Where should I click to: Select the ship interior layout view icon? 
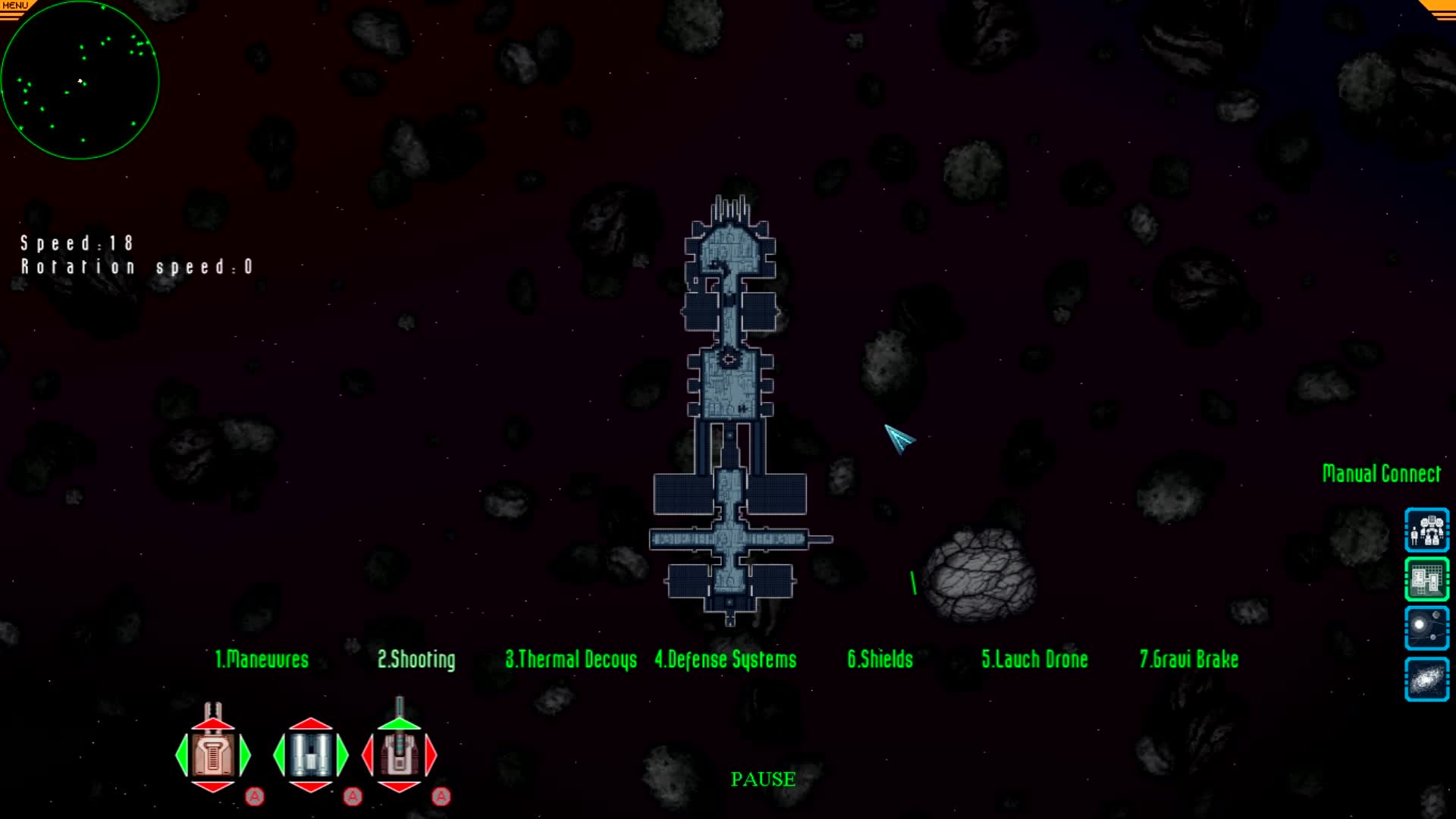1426,579
